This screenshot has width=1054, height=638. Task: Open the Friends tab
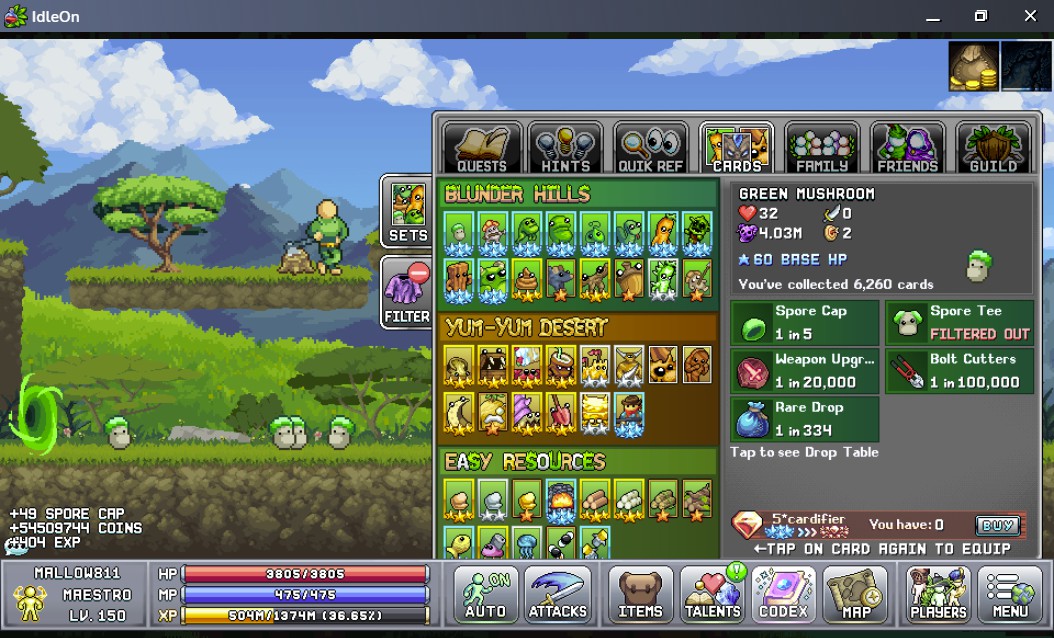(x=907, y=149)
